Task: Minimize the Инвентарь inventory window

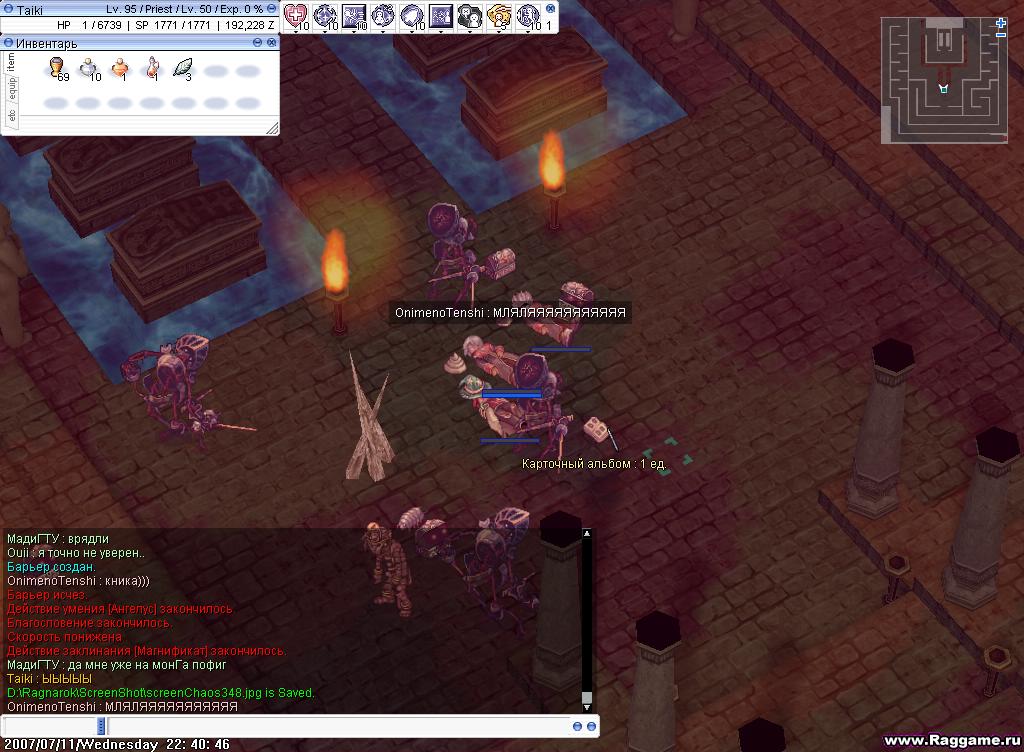Action: pyautogui.click(x=258, y=43)
